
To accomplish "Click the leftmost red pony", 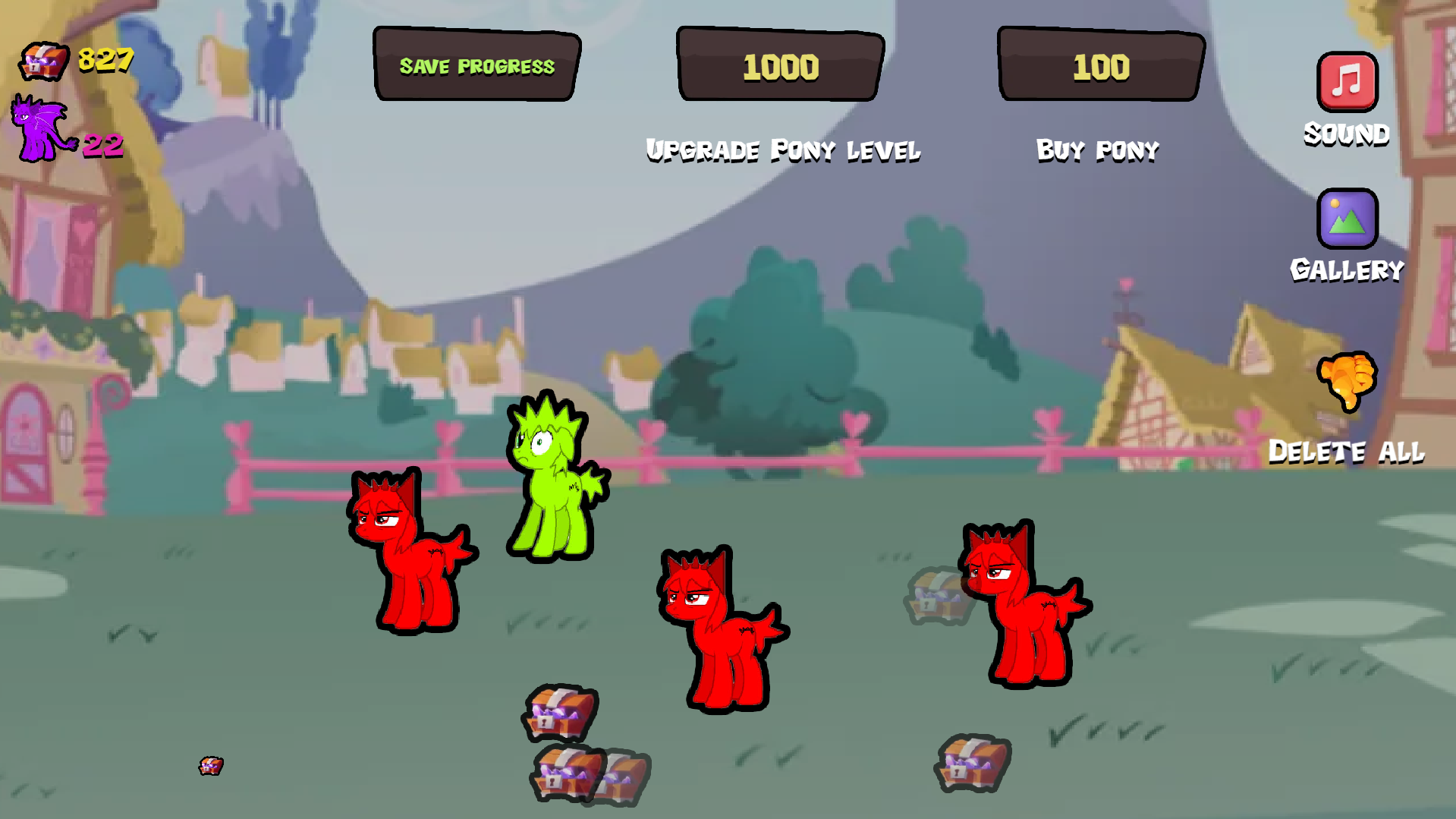I will coord(410,554).
